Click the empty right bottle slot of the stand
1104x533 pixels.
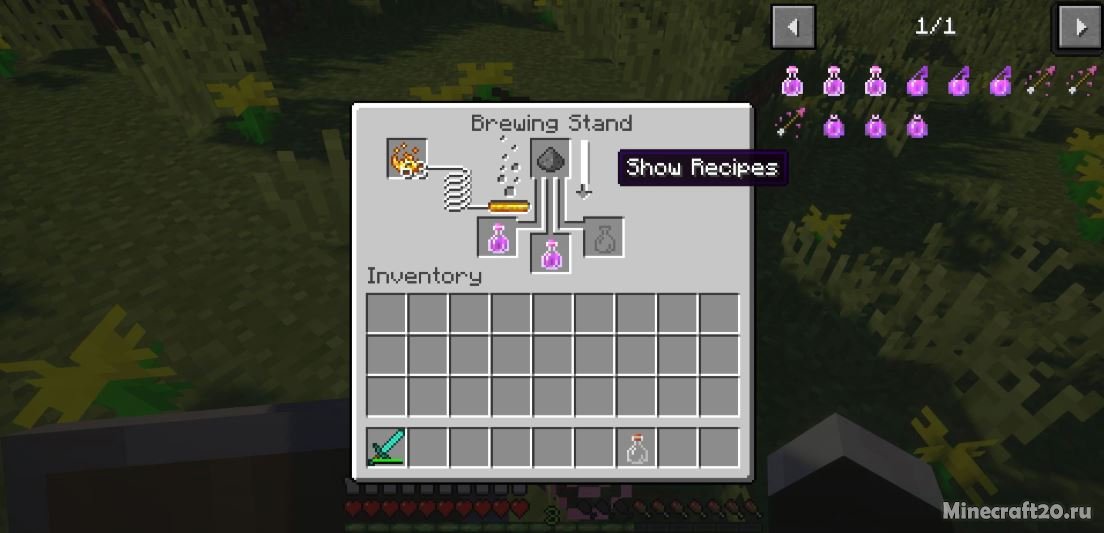click(x=603, y=237)
